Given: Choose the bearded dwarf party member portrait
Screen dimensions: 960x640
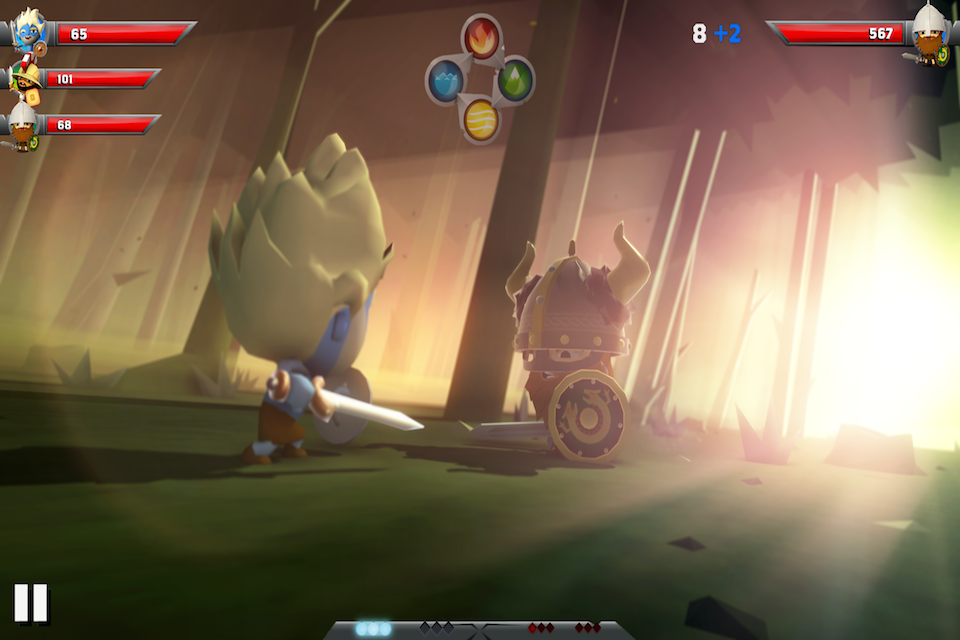Looking at the screenshot, I should [22, 125].
